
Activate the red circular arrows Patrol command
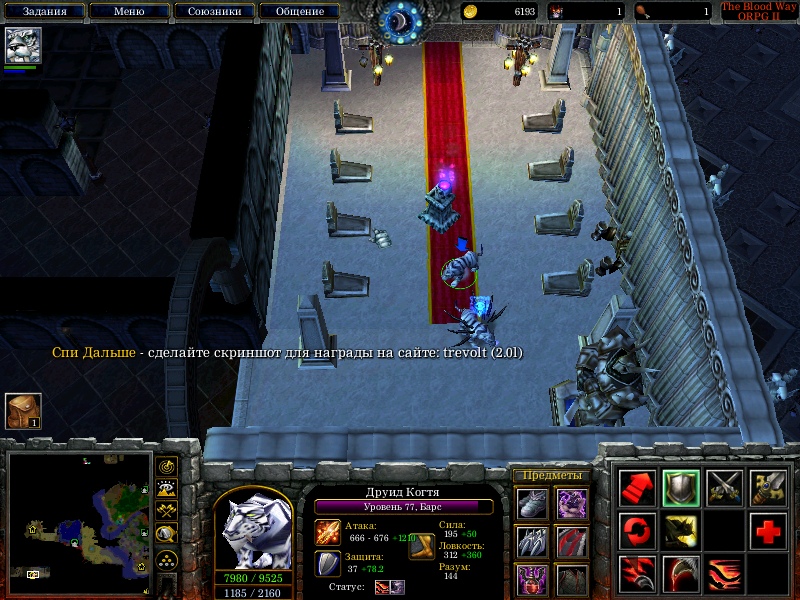(637, 531)
